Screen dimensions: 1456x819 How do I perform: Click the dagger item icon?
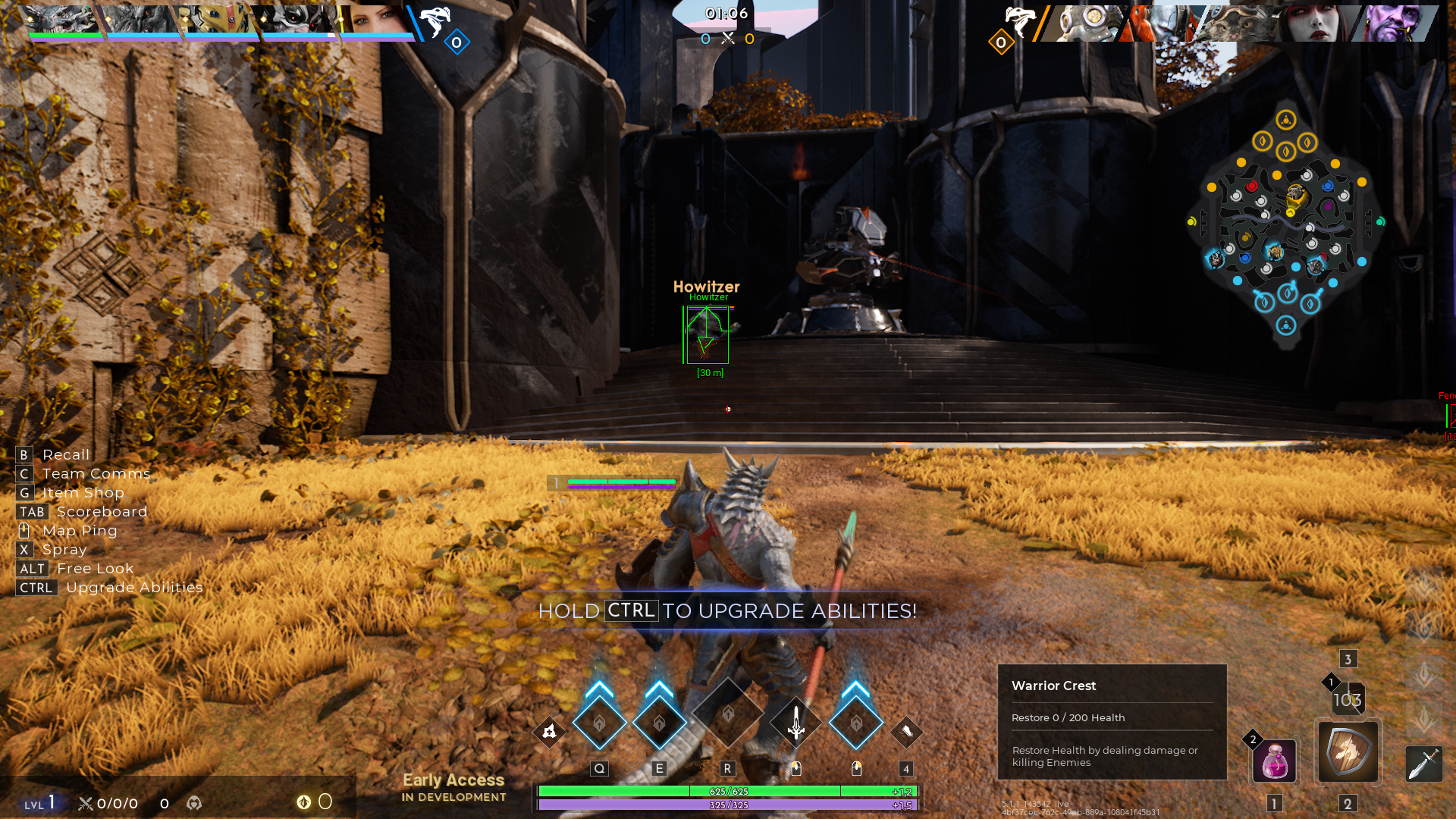[x=1423, y=763]
